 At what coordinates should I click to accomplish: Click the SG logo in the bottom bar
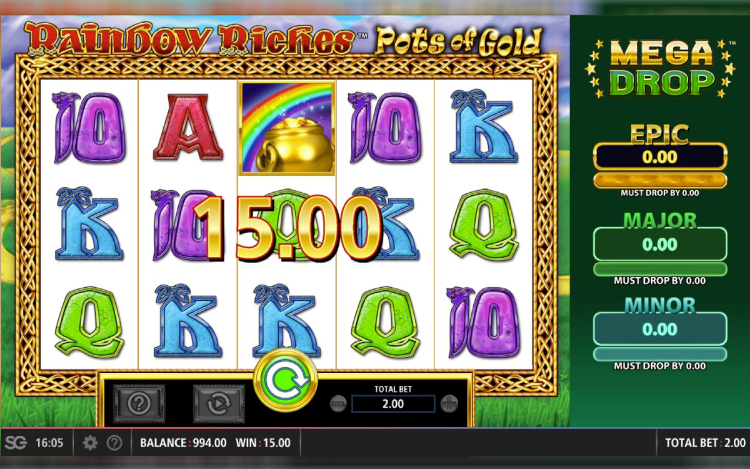(15, 443)
